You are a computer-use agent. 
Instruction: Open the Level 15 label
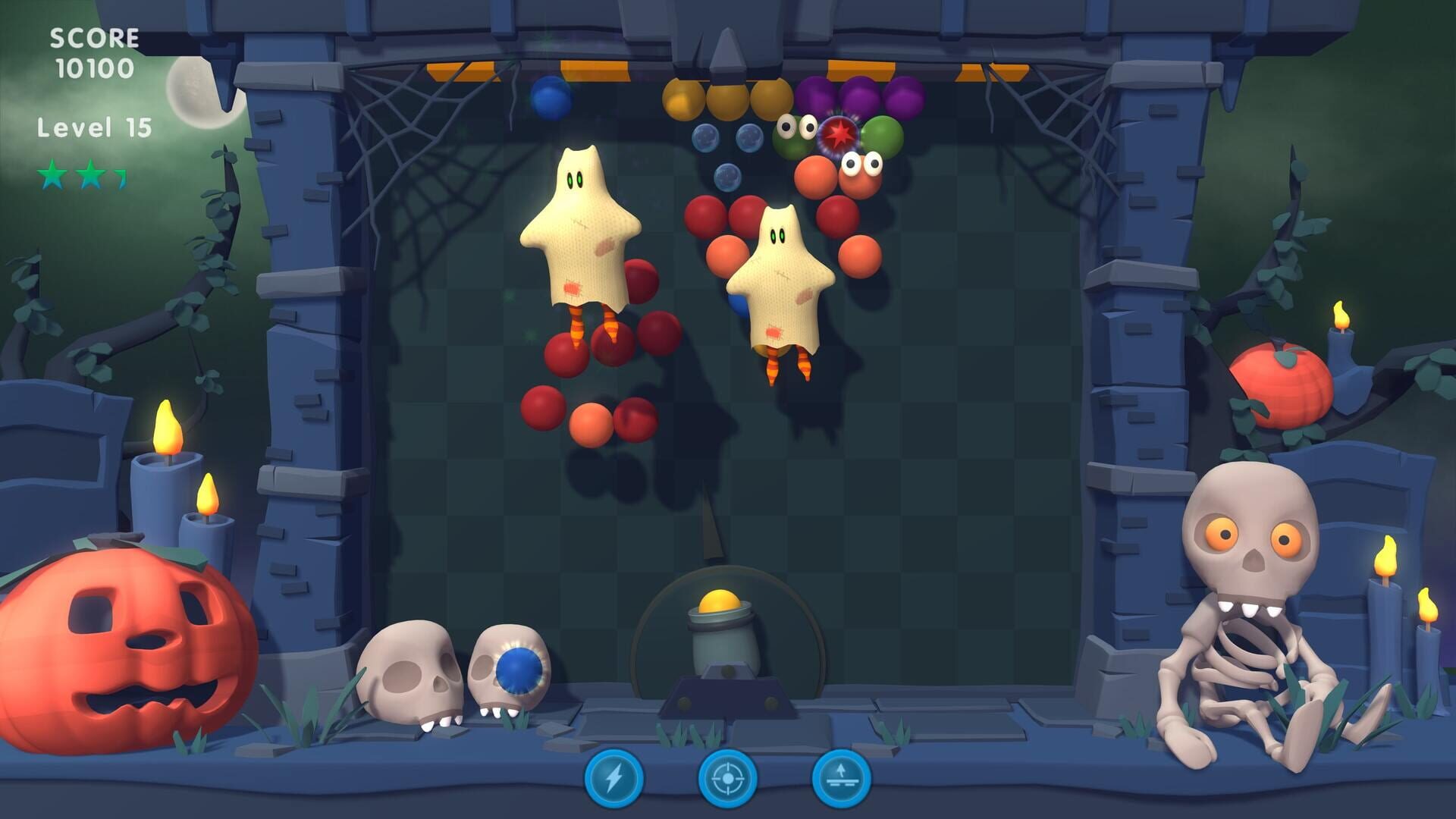(x=97, y=127)
